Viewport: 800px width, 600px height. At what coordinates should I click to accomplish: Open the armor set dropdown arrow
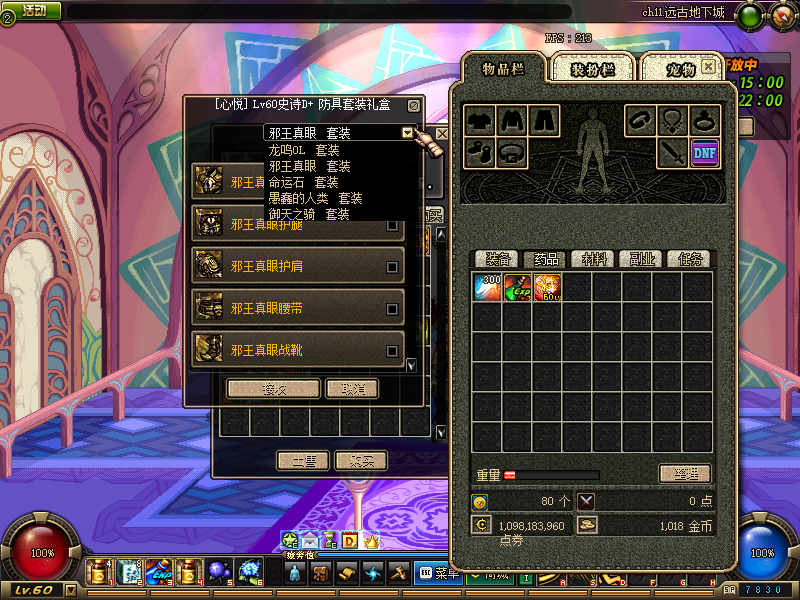tap(407, 132)
